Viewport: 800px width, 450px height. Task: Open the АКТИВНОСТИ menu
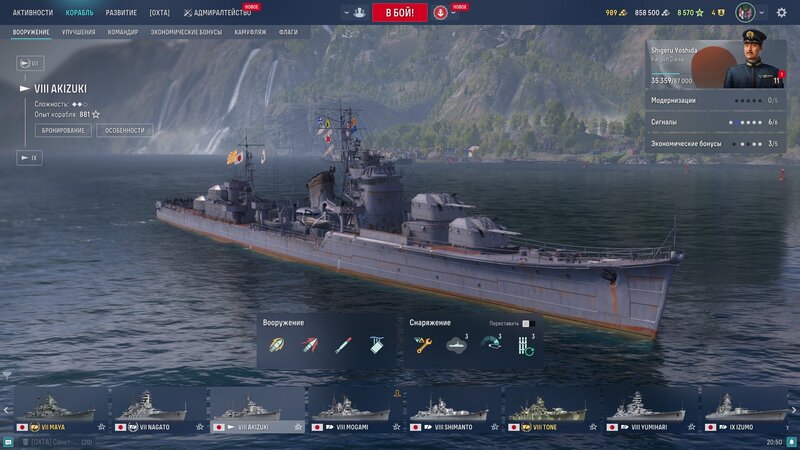pos(33,13)
